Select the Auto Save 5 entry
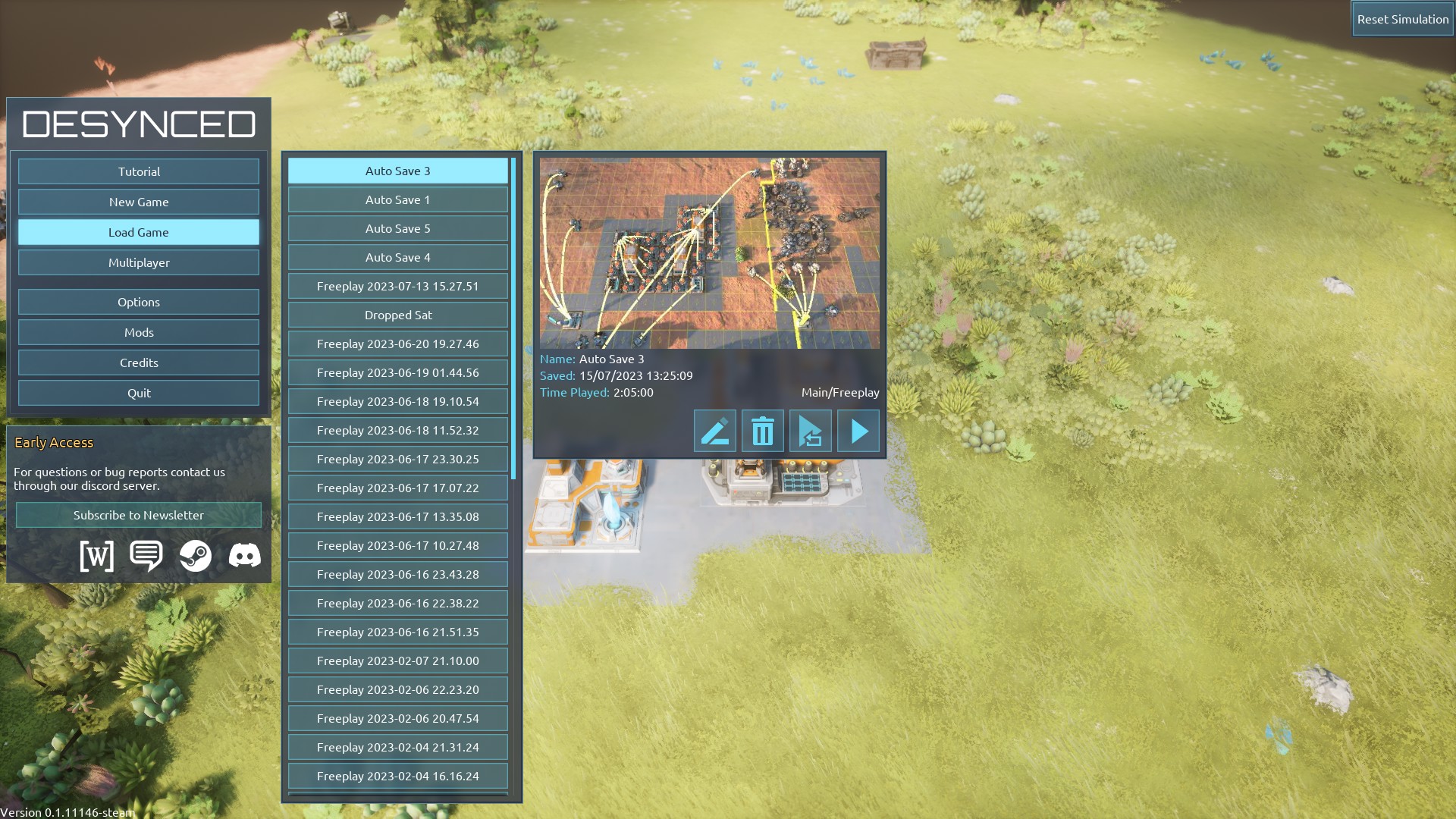 click(x=397, y=228)
